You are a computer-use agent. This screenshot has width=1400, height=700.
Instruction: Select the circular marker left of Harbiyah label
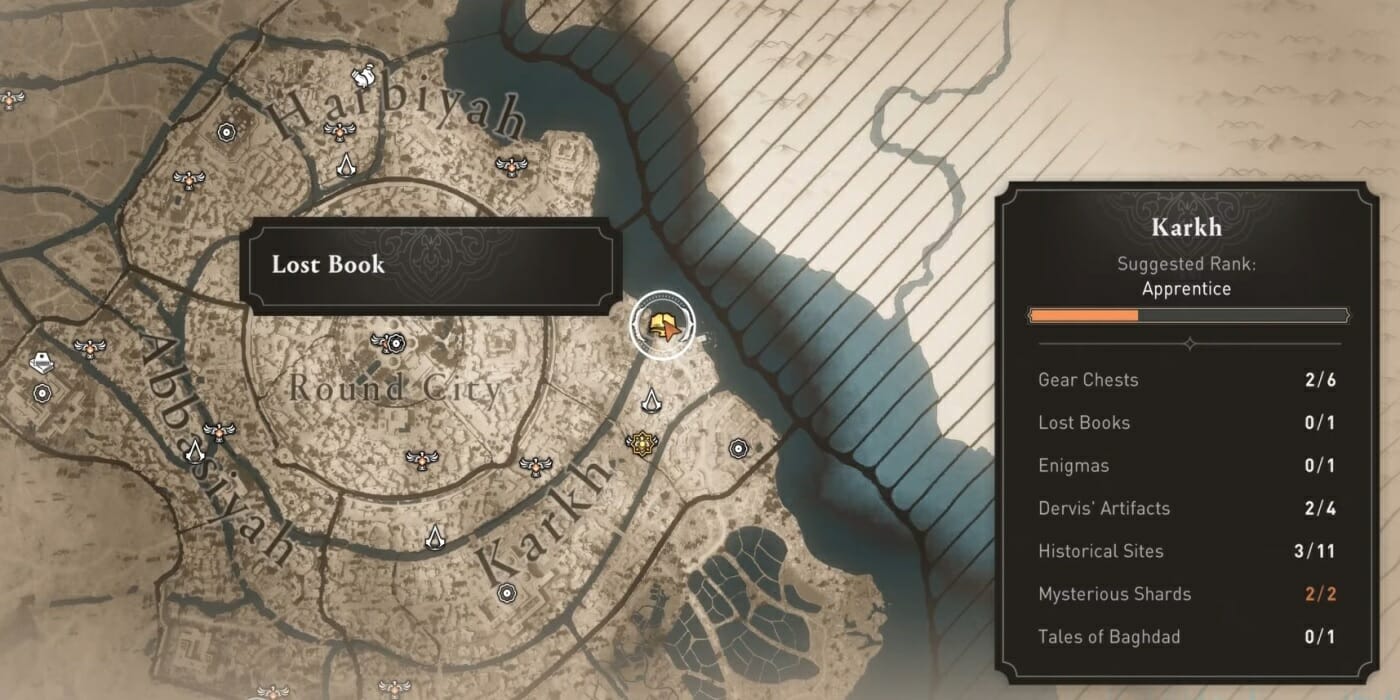(226, 132)
